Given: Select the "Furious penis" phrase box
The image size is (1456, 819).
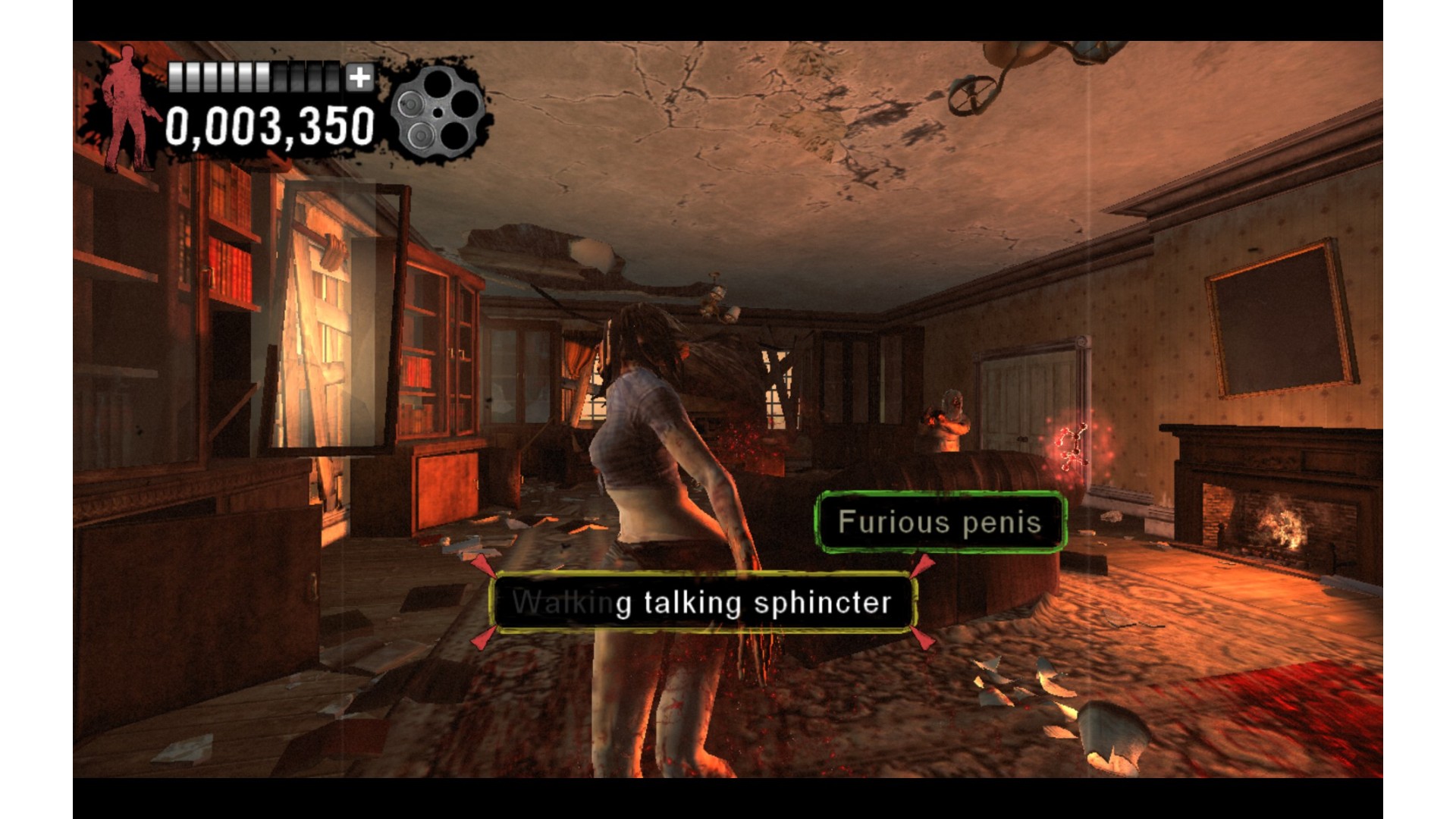Looking at the screenshot, I should tap(940, 522).
